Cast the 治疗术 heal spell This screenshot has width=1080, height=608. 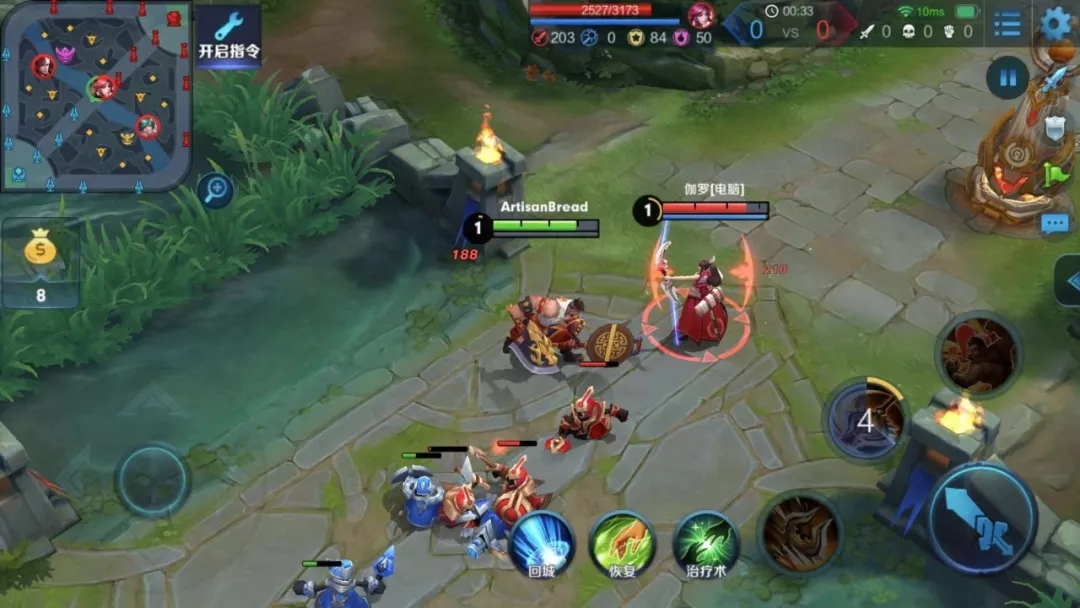click(705, 545)
